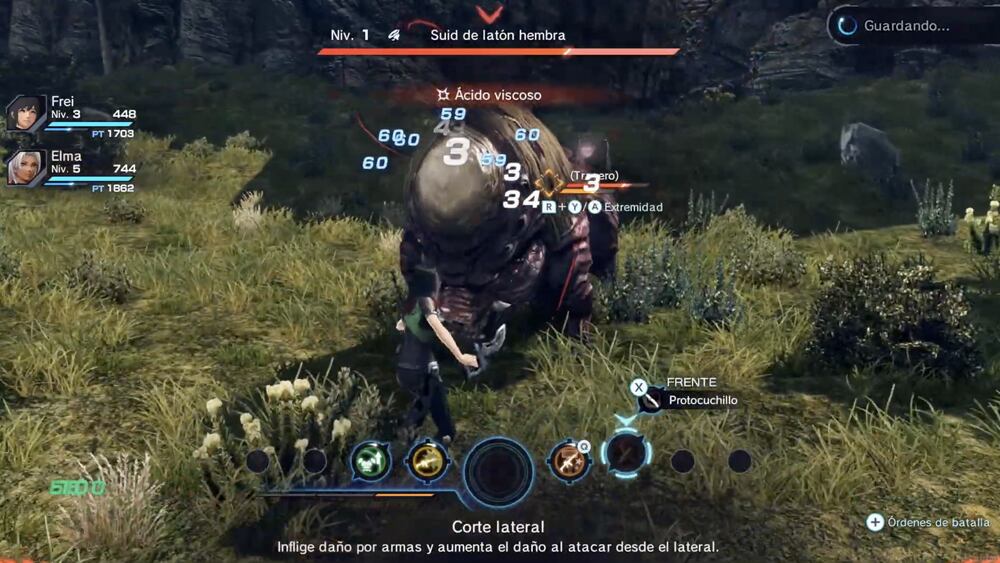1000x563 pixels.
Task: Select the large central auto-attack circle
Action: (499, 470)
